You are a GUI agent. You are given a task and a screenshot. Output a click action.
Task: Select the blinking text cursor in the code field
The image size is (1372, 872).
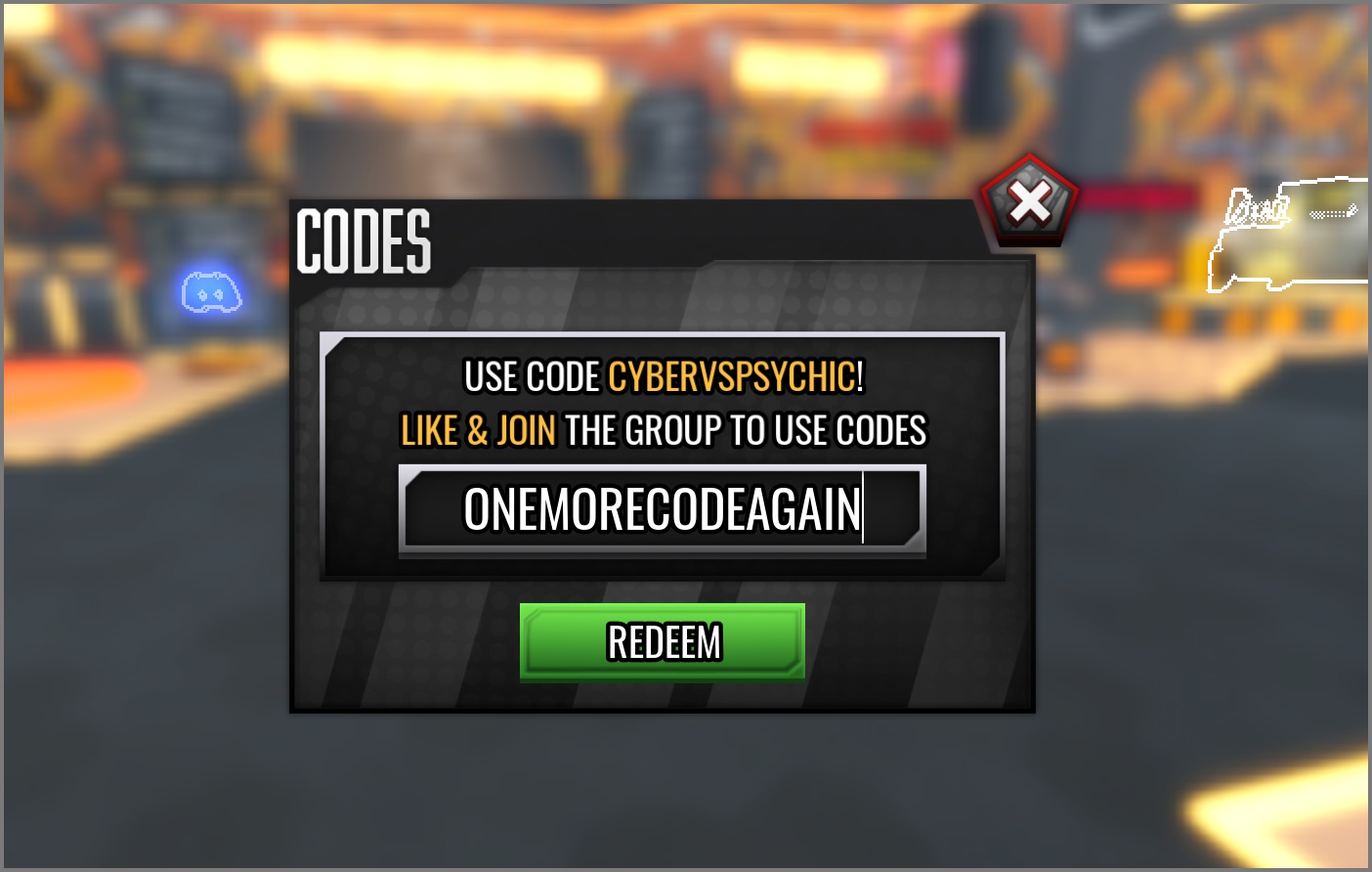pyautogui.click(x=865, y=509)
